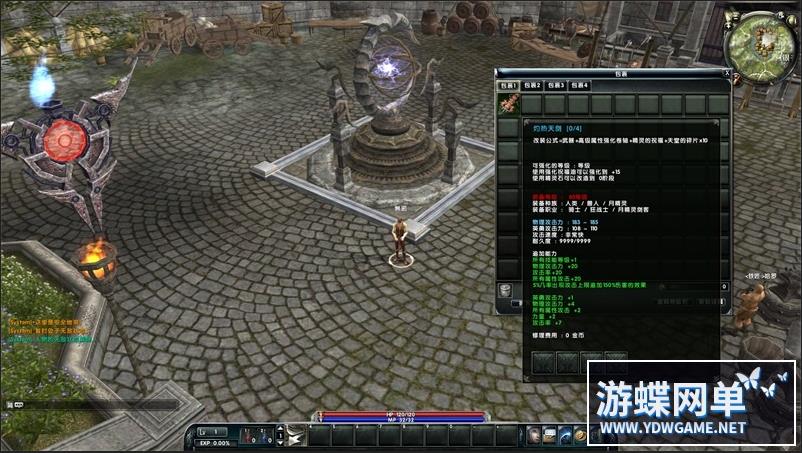The width and height of the screenshot is (802, 453).
Task: Open the character portrait menu icon
Action: click(535, 435)
